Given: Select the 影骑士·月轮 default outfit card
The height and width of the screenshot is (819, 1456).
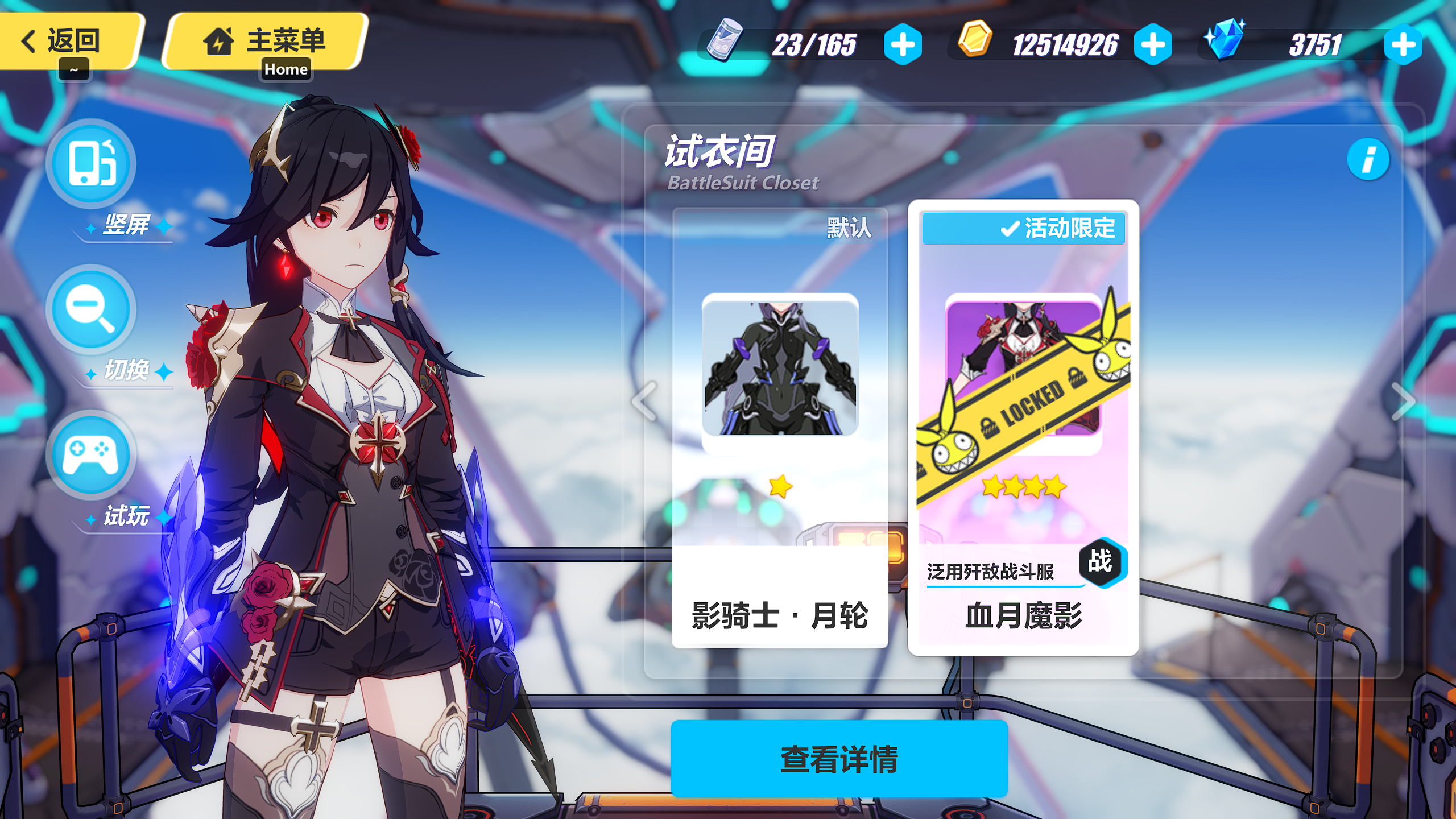Looking at the screenshot, I should coord(780,428).
